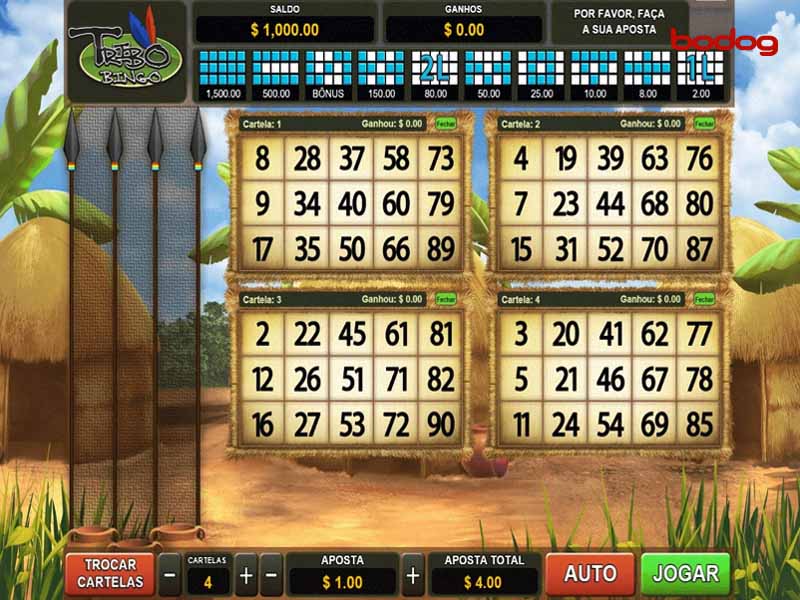Close Cartela 4 with its Fechar button
The height and width of the screenshot is (600, 800).
point(704,299)
